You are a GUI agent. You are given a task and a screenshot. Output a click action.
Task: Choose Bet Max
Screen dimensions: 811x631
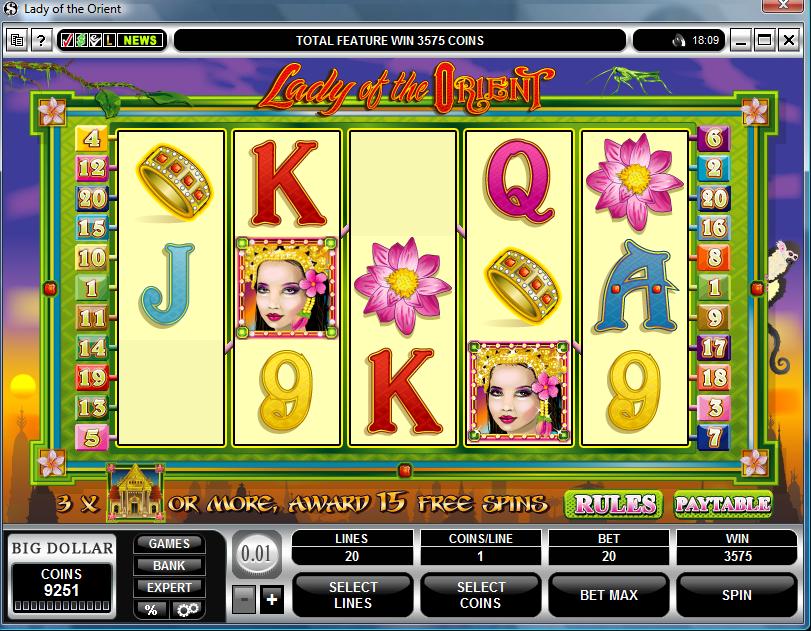click(x=608, y=595)
